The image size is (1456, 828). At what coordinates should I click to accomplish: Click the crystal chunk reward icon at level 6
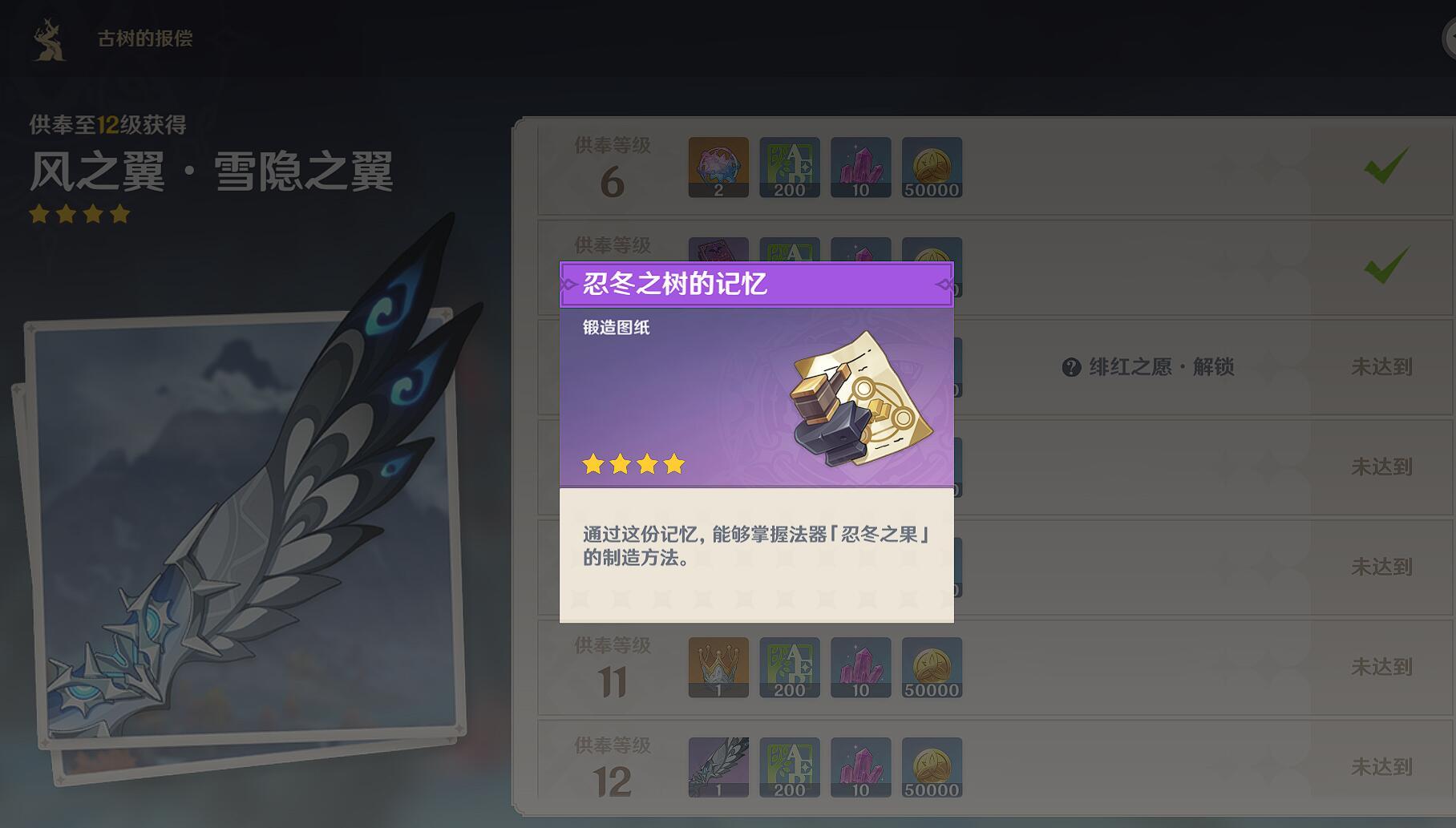tap(860, 167)
